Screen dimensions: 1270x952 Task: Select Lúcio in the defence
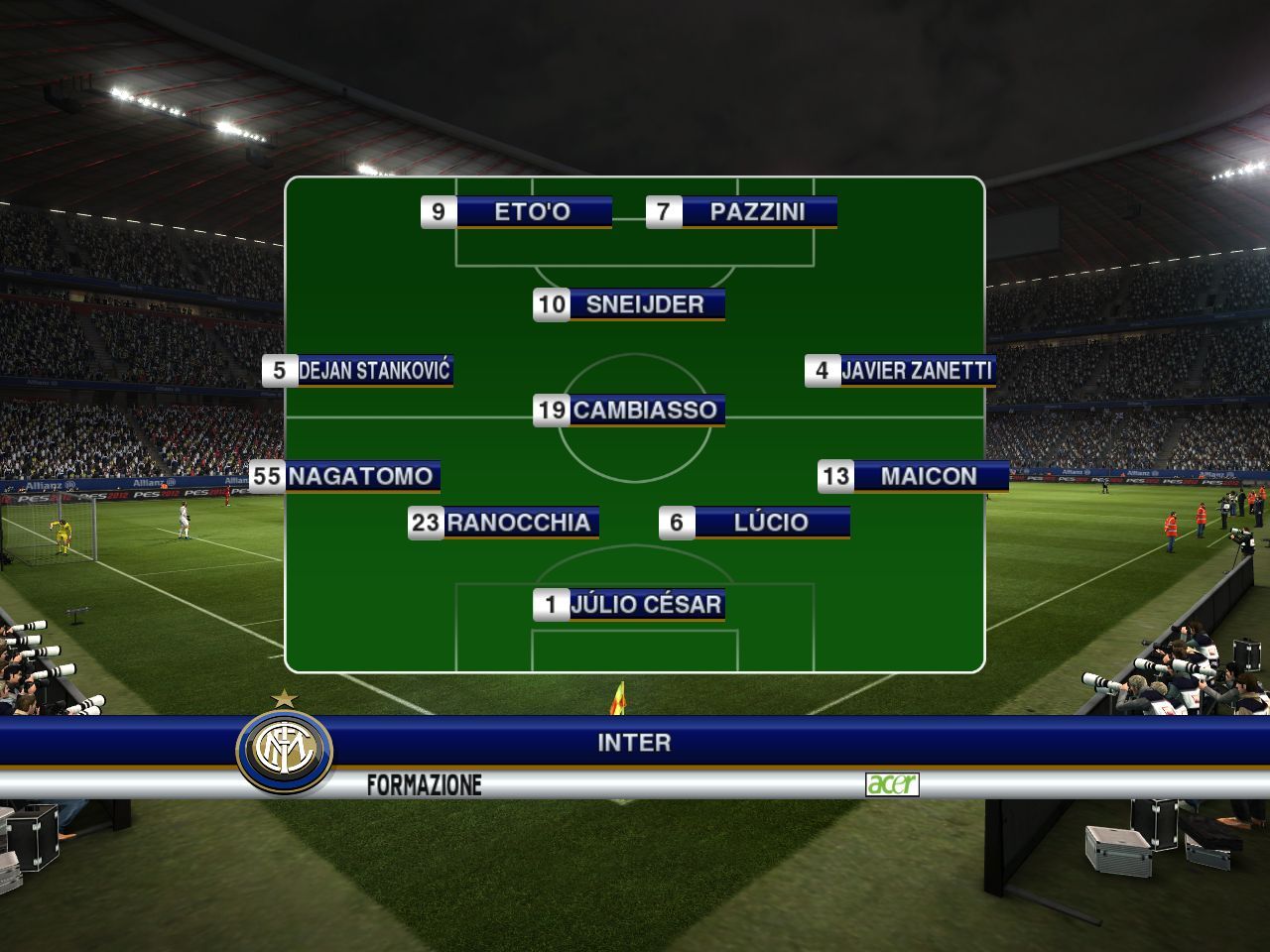point(755,523)
